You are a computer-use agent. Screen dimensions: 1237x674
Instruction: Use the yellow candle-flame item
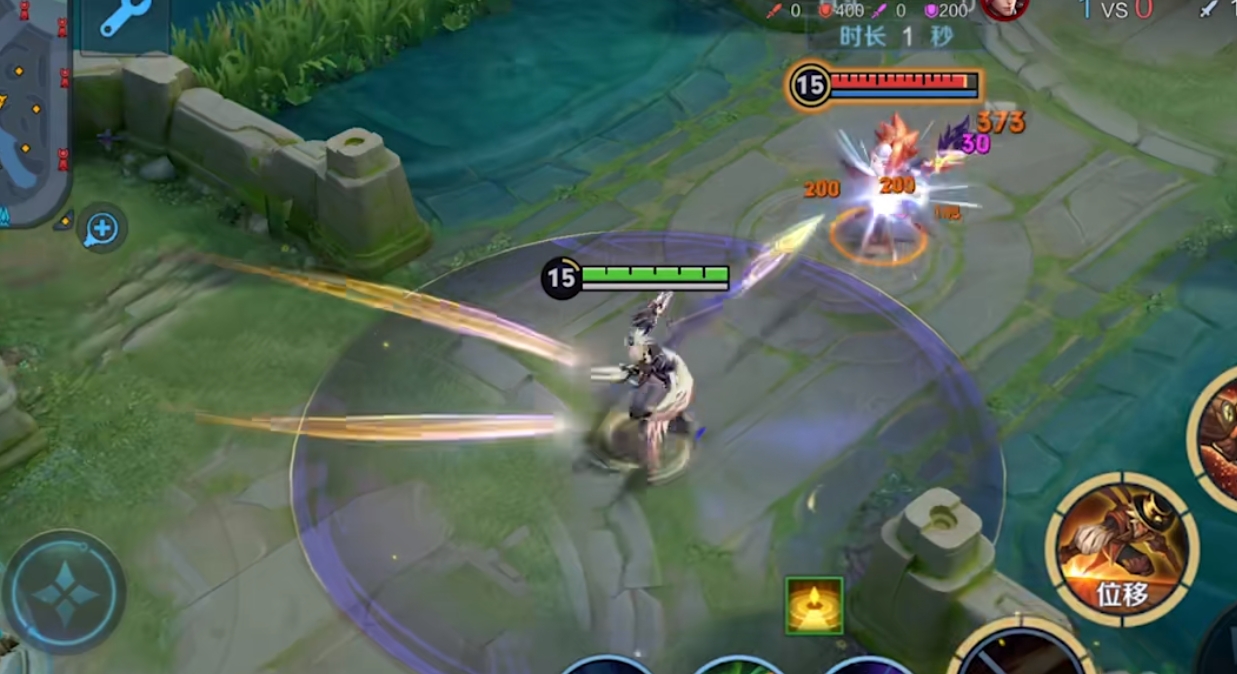tap(813, 605)
